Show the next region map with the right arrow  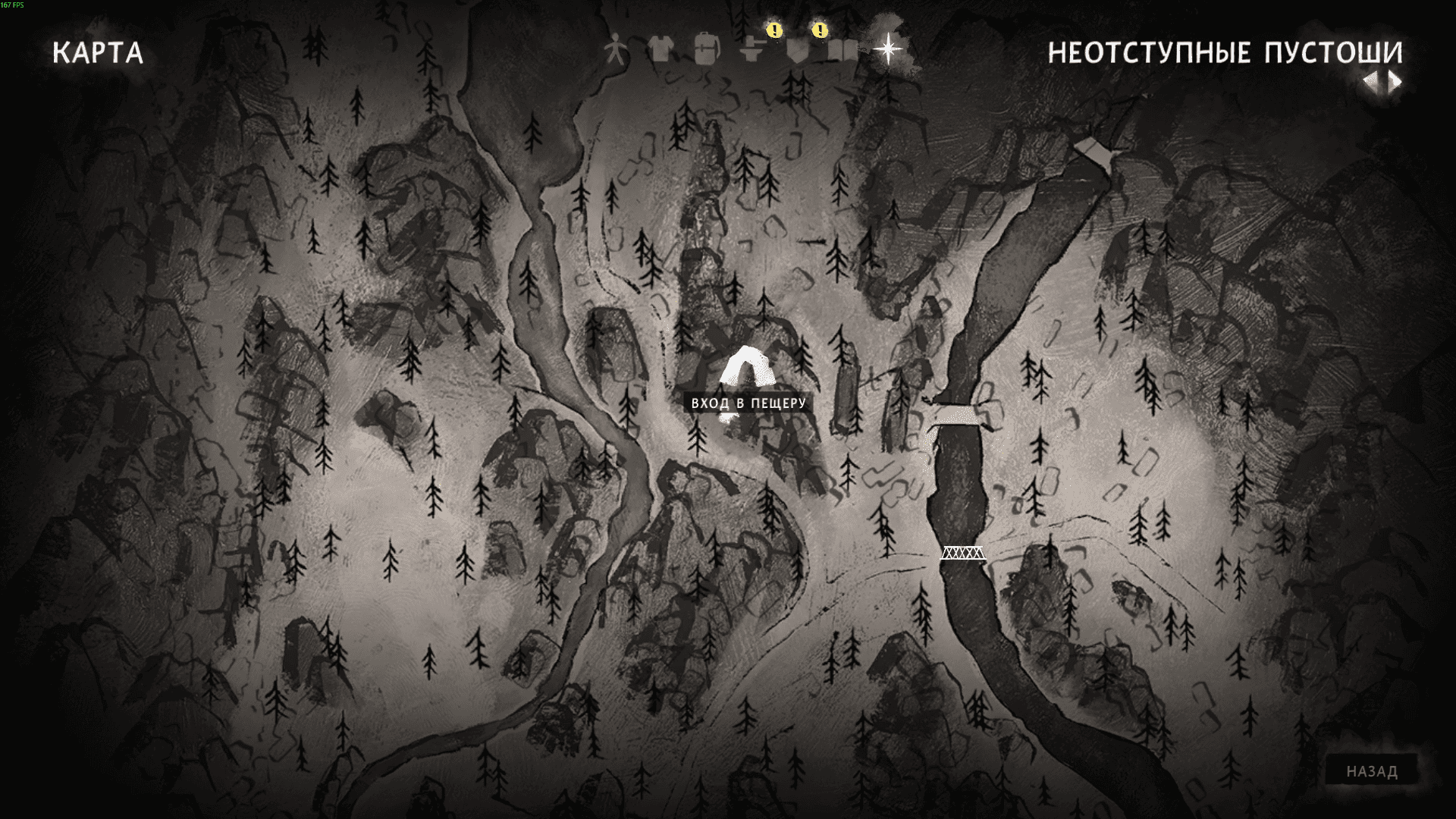(x=1395, y=82)
